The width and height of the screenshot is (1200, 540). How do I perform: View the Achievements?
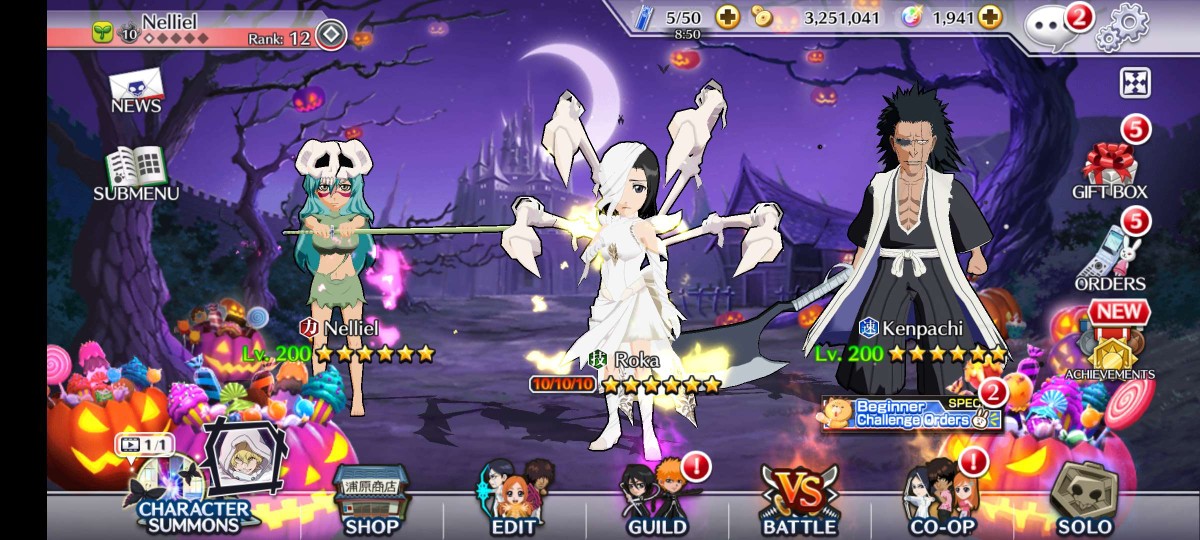[x=1109, y=350]
